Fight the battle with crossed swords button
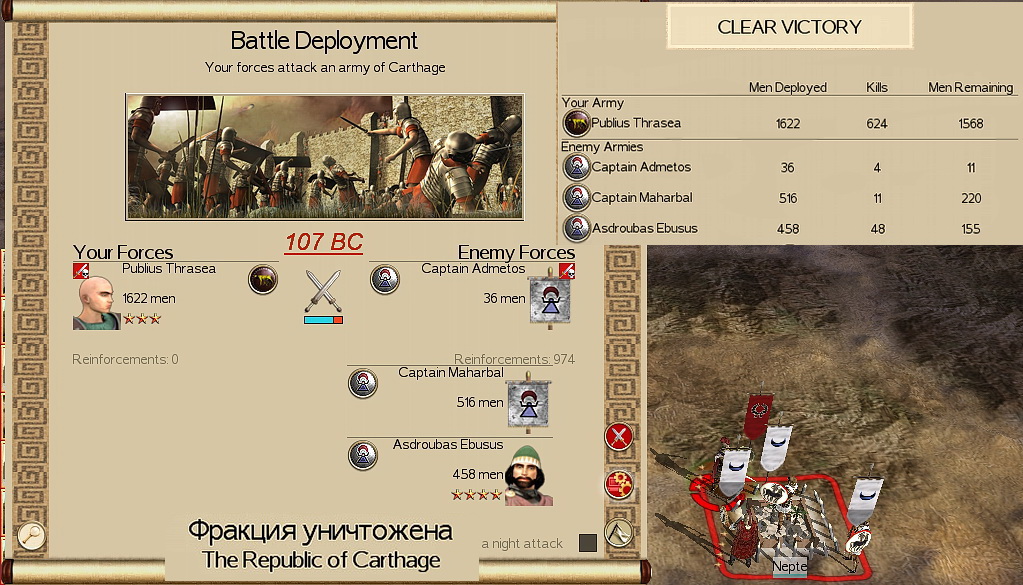 [x=619, y=436]
